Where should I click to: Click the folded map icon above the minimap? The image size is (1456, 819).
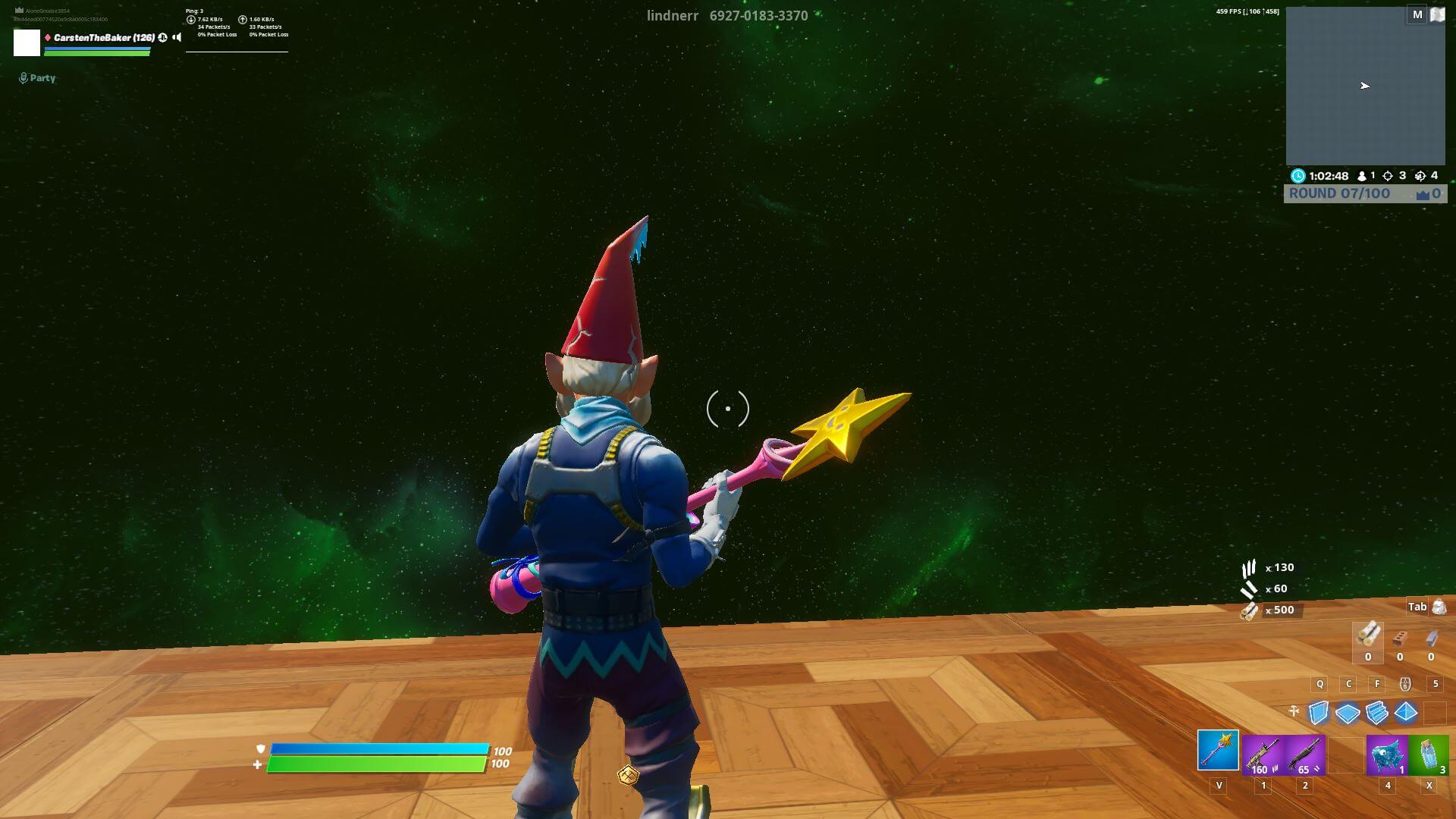click(1437, 14)
